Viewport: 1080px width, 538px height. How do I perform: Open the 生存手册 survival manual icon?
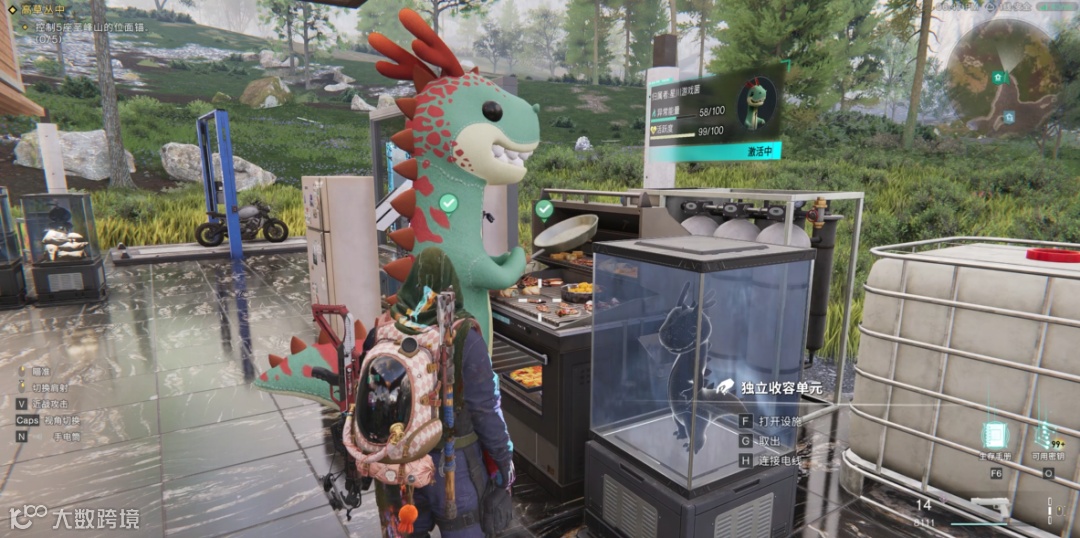pos(994,436)
